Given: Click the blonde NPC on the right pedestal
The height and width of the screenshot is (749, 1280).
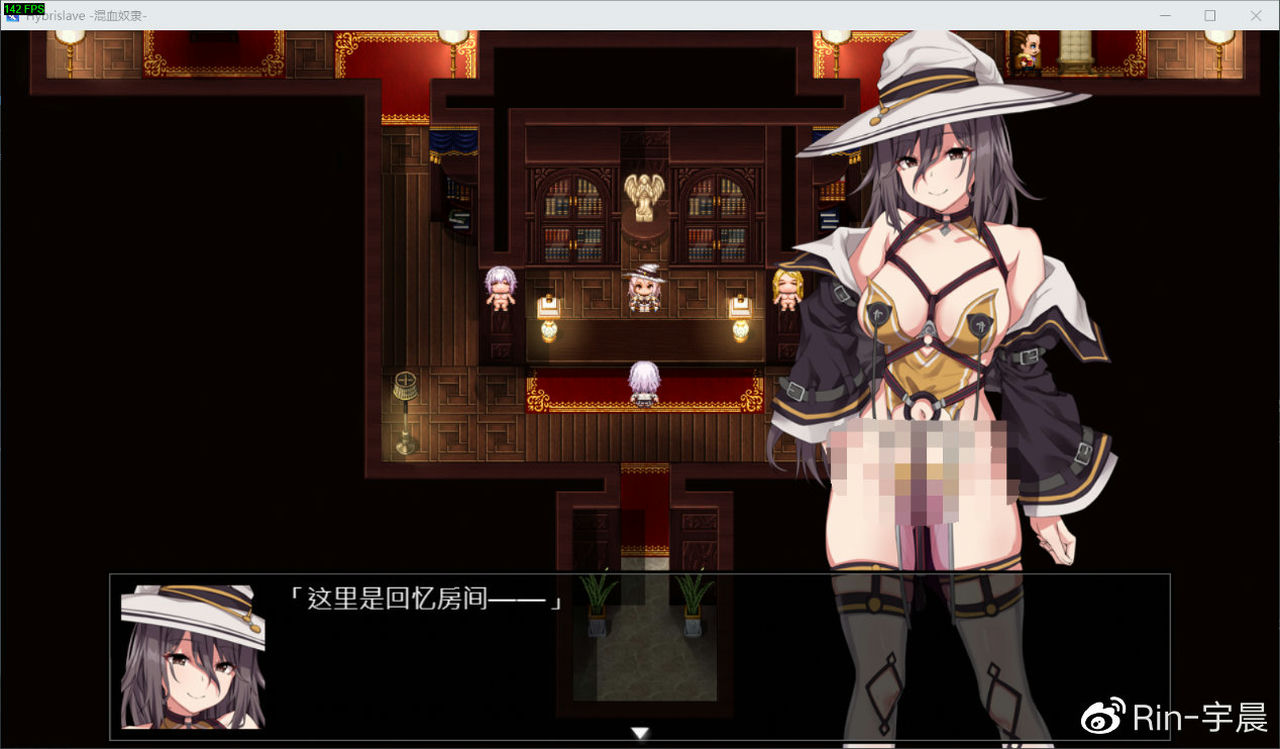Looking at the screenshot, I should coord(787,288).
